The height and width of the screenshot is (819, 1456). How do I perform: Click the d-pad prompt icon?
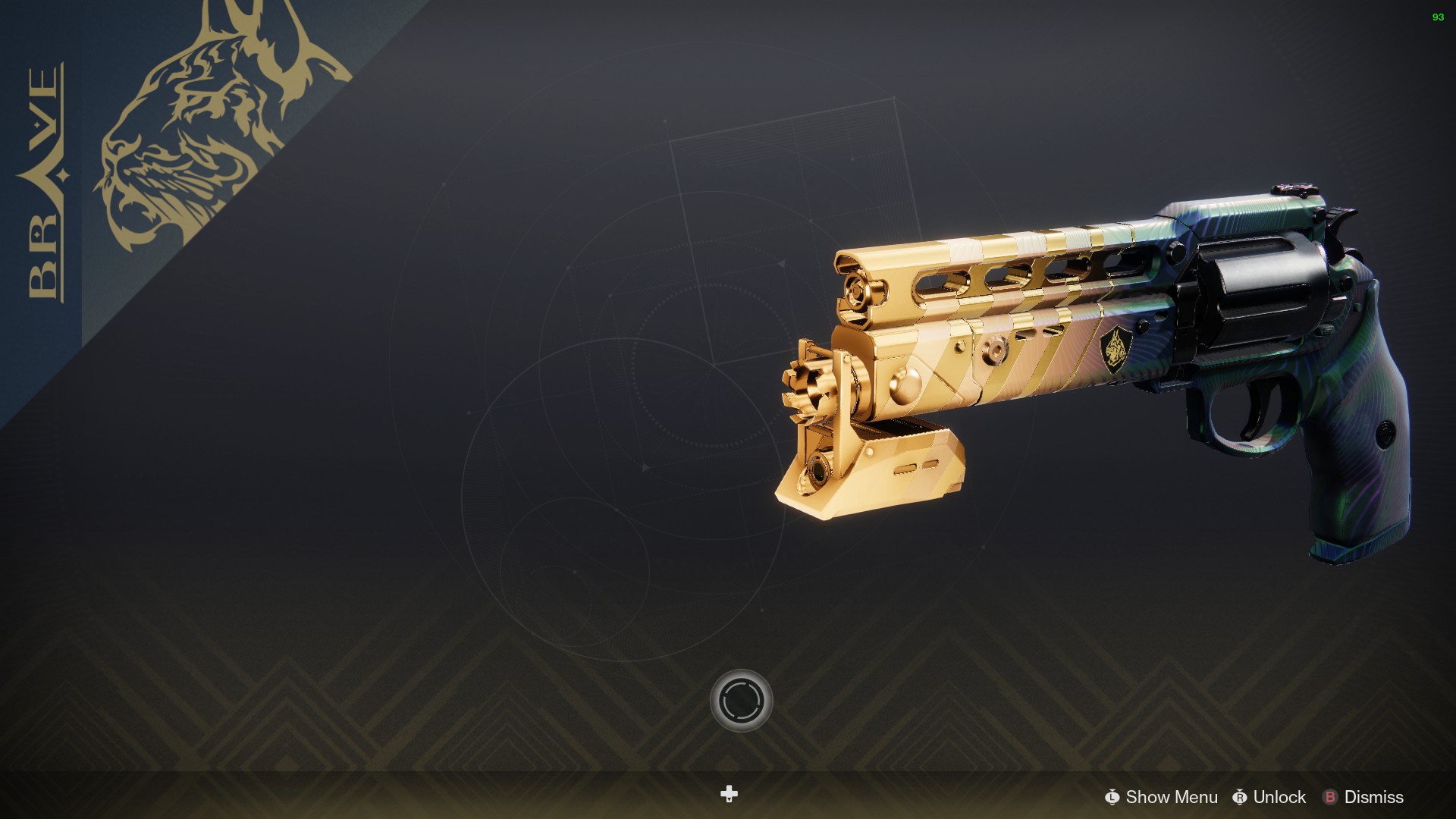click(x=728, y=795)
